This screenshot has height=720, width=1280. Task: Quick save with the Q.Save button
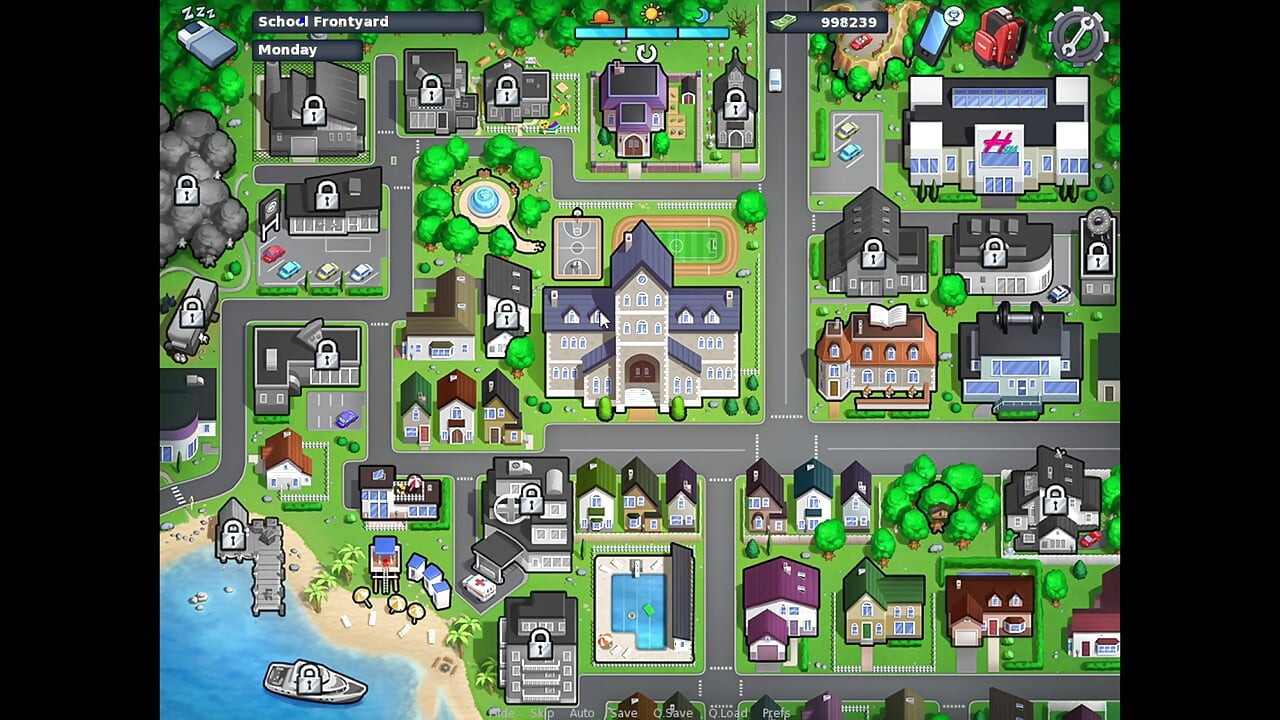pos(673,712)
